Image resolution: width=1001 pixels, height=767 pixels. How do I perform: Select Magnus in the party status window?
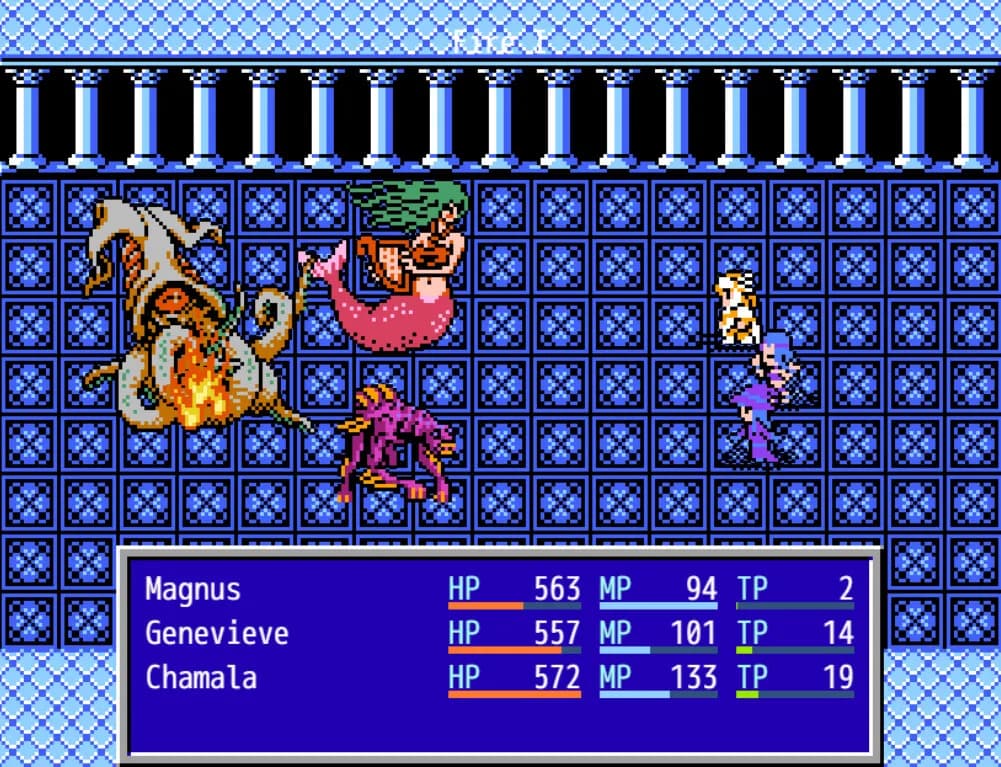pos(193,589)
